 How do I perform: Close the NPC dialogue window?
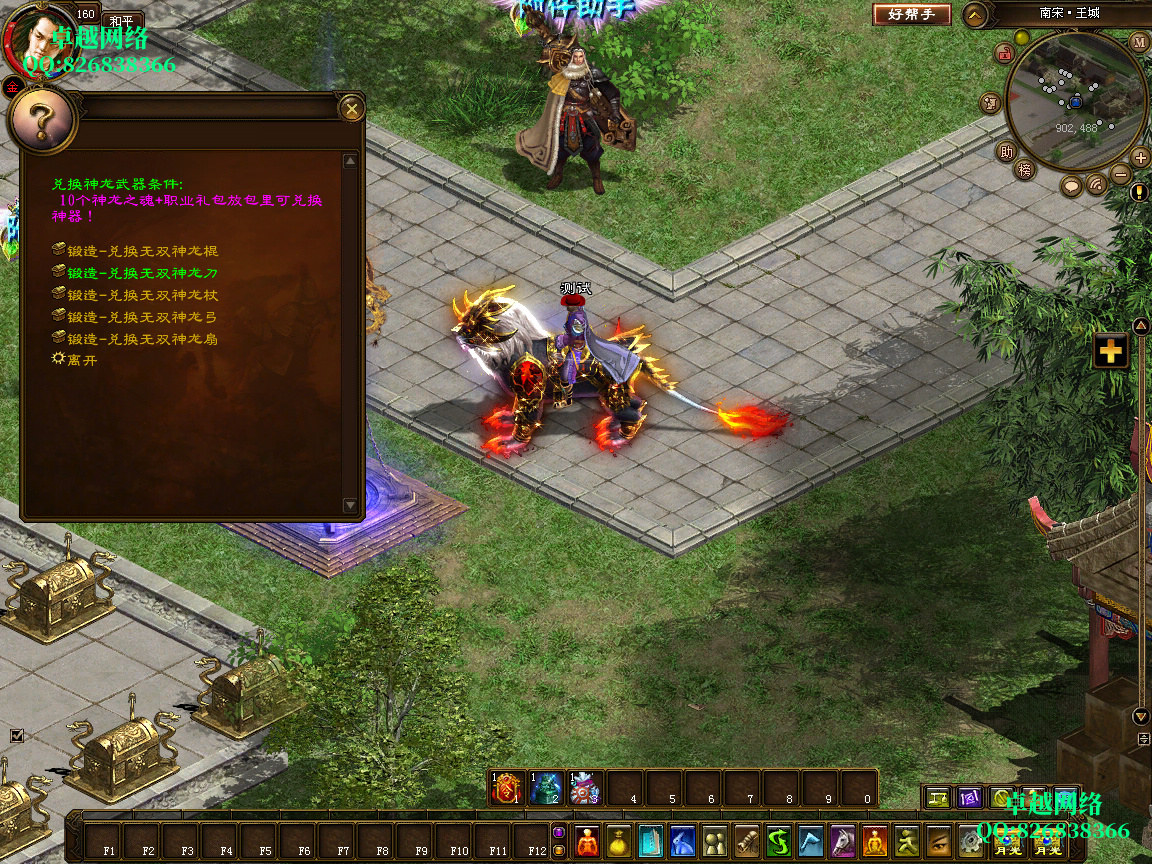coord(351,108)
